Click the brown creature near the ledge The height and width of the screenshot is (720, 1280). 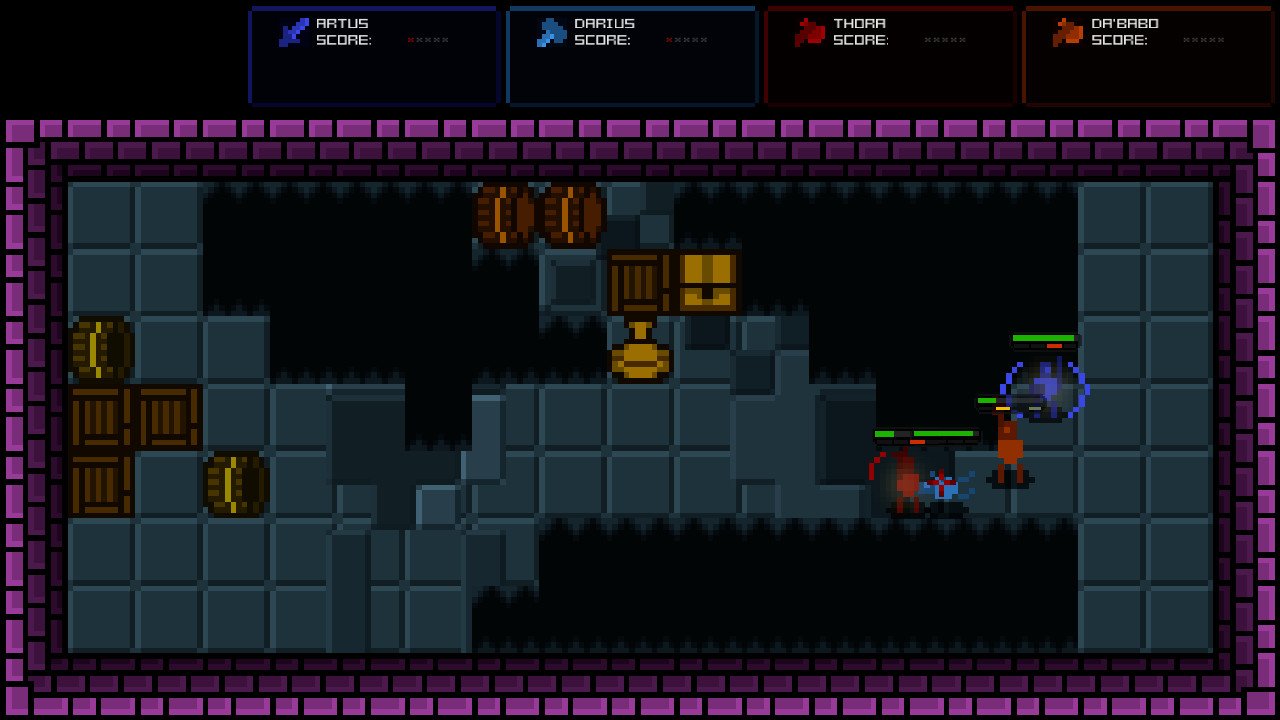(x=1010, y=445)
